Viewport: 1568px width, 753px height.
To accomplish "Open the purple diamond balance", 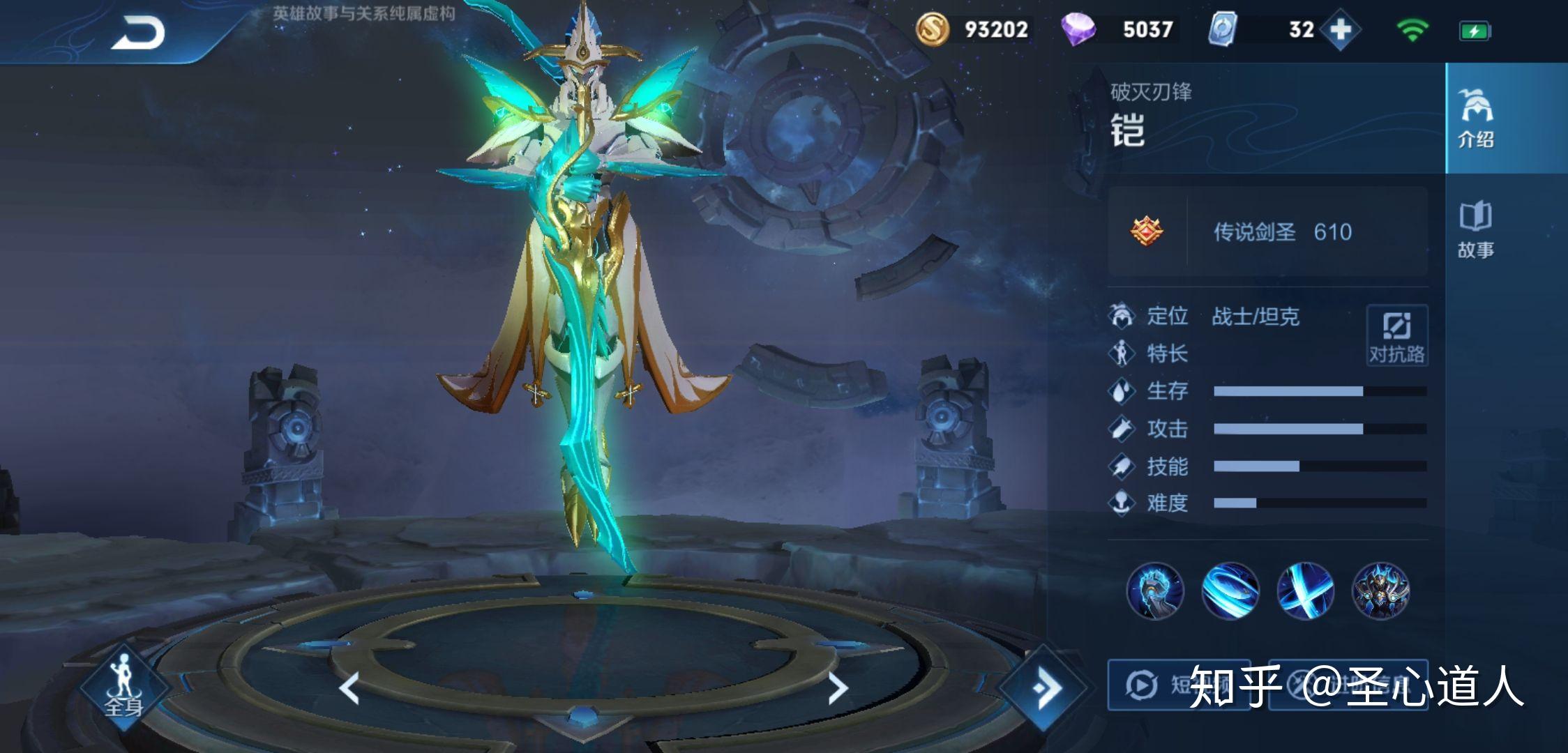I will click(1120, 30).
